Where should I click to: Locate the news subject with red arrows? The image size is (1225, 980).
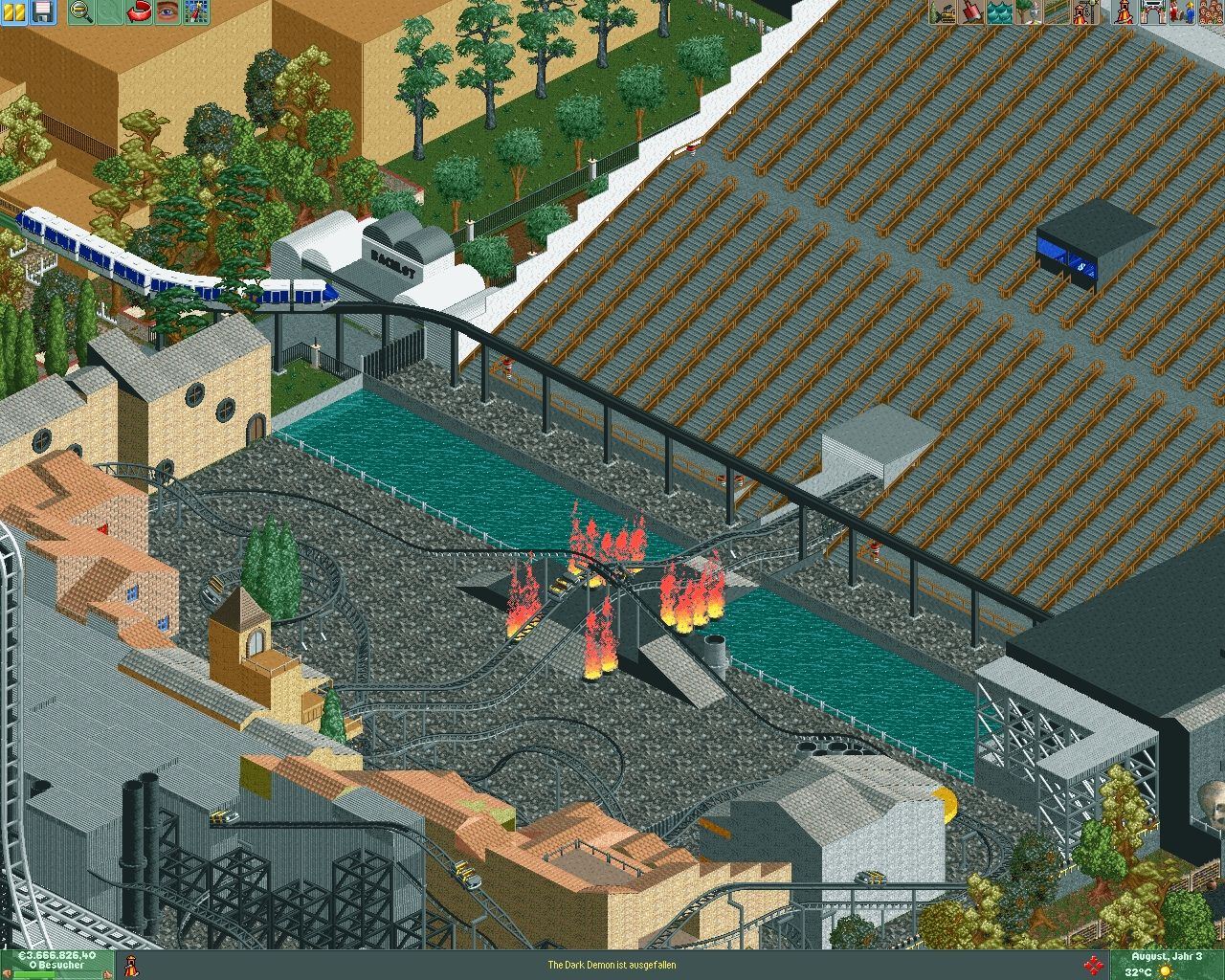click(x=1091, y=965)
